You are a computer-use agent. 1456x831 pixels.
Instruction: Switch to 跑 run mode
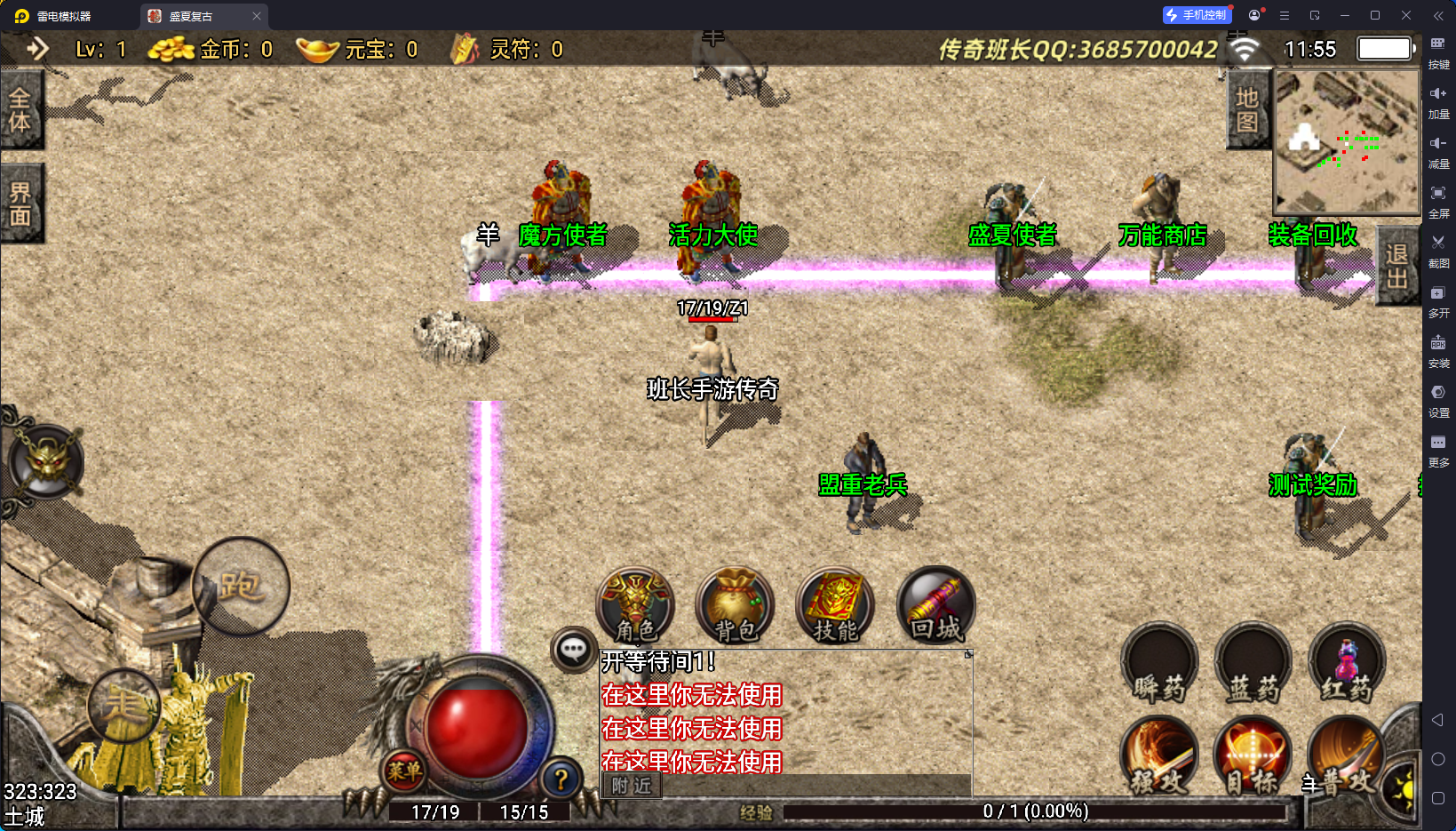[240, 586]
